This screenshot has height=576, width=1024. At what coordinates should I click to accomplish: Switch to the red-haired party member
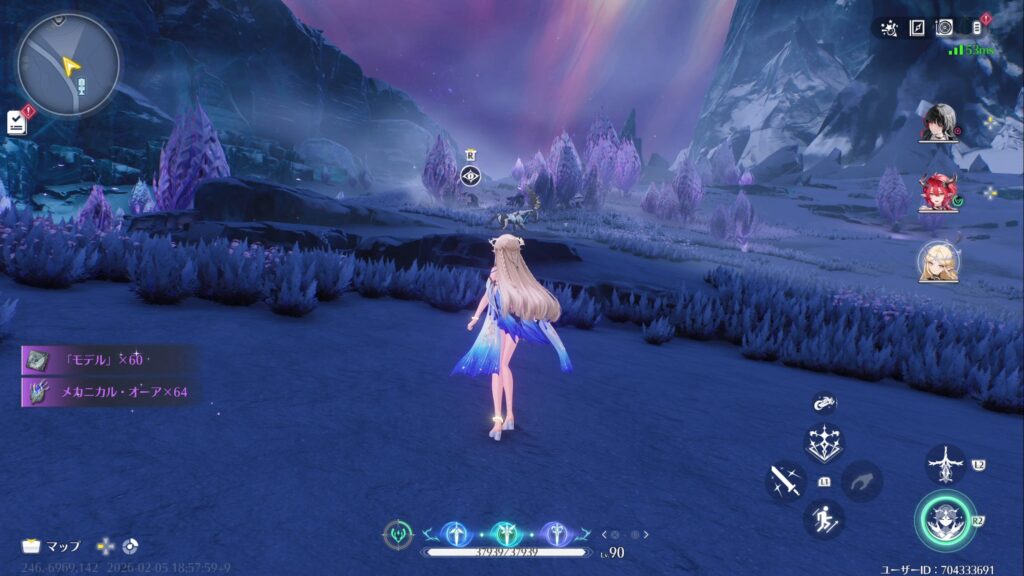coord(938,192)
